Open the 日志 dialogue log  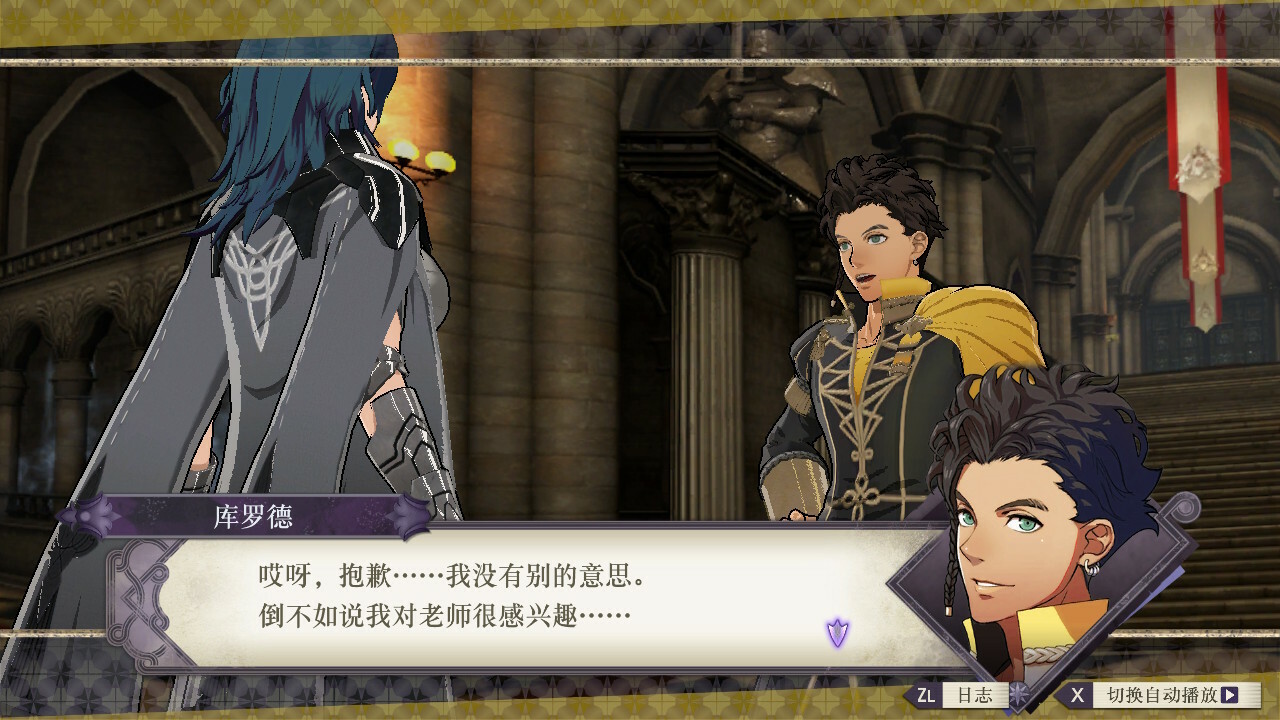(962, 694)
